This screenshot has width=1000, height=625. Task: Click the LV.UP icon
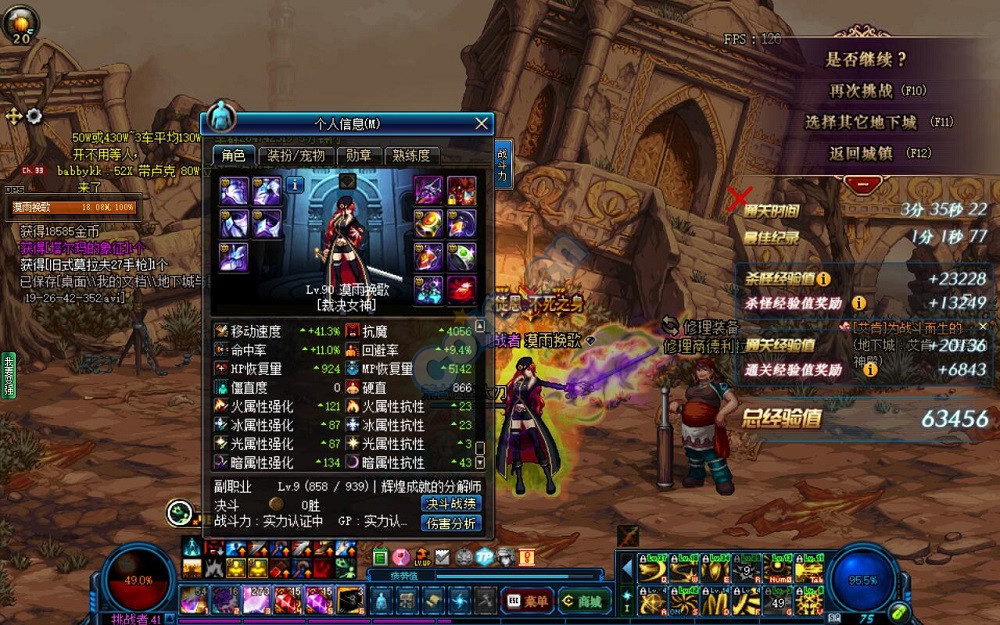point(422,557)
